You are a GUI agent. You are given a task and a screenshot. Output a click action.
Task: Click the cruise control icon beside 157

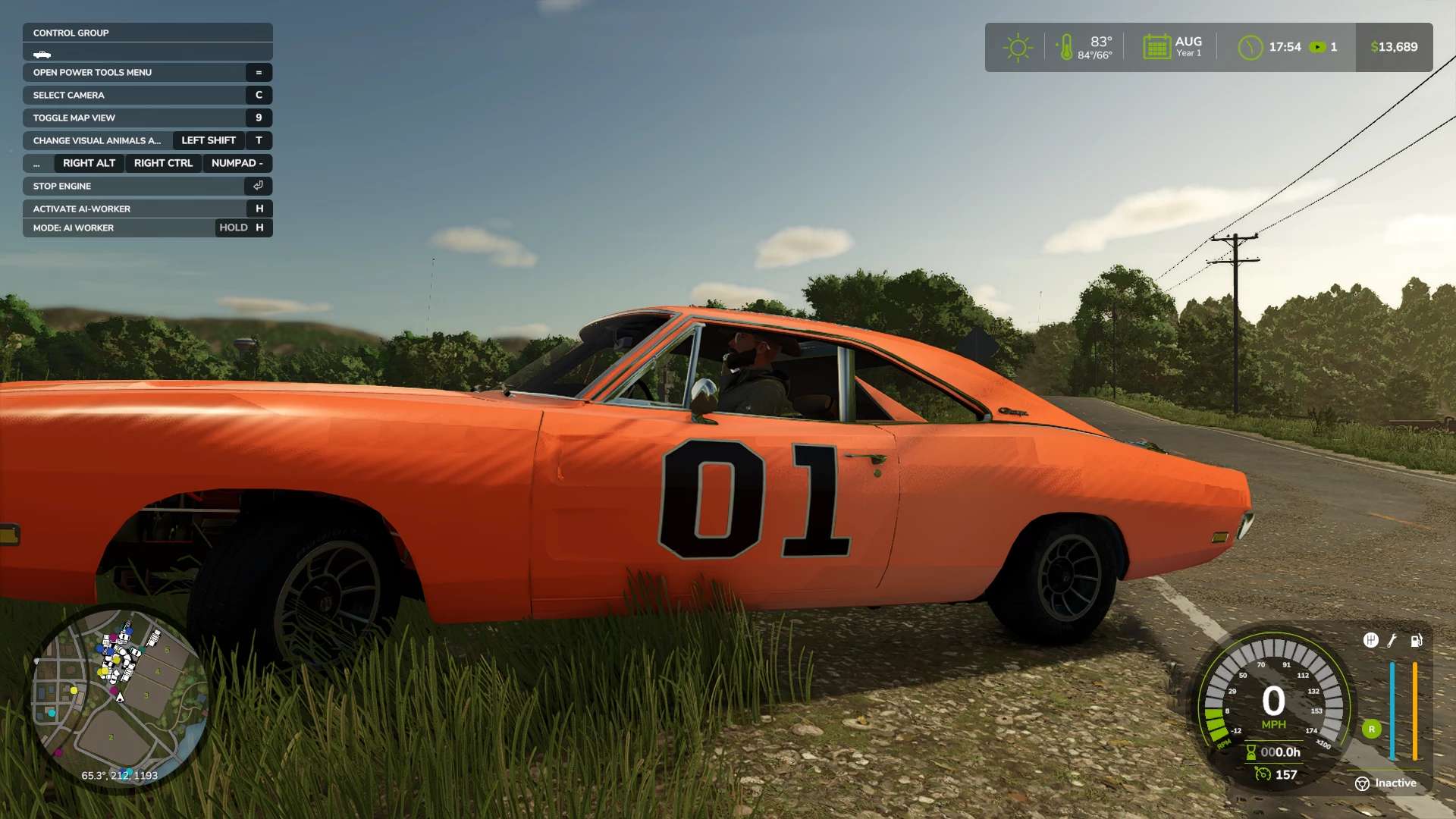pos(1263,774)
